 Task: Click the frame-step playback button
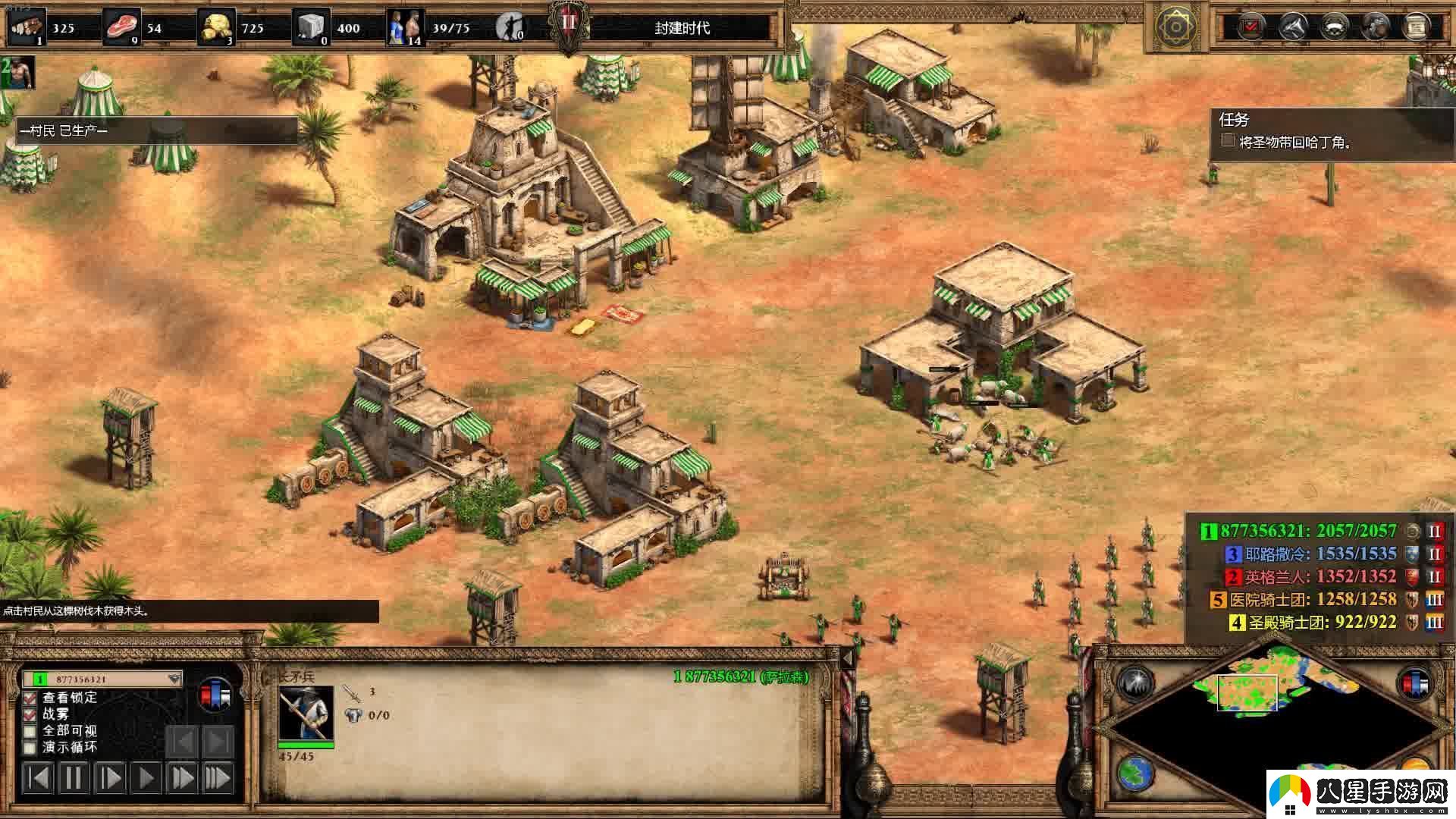(x=110, y=778)
